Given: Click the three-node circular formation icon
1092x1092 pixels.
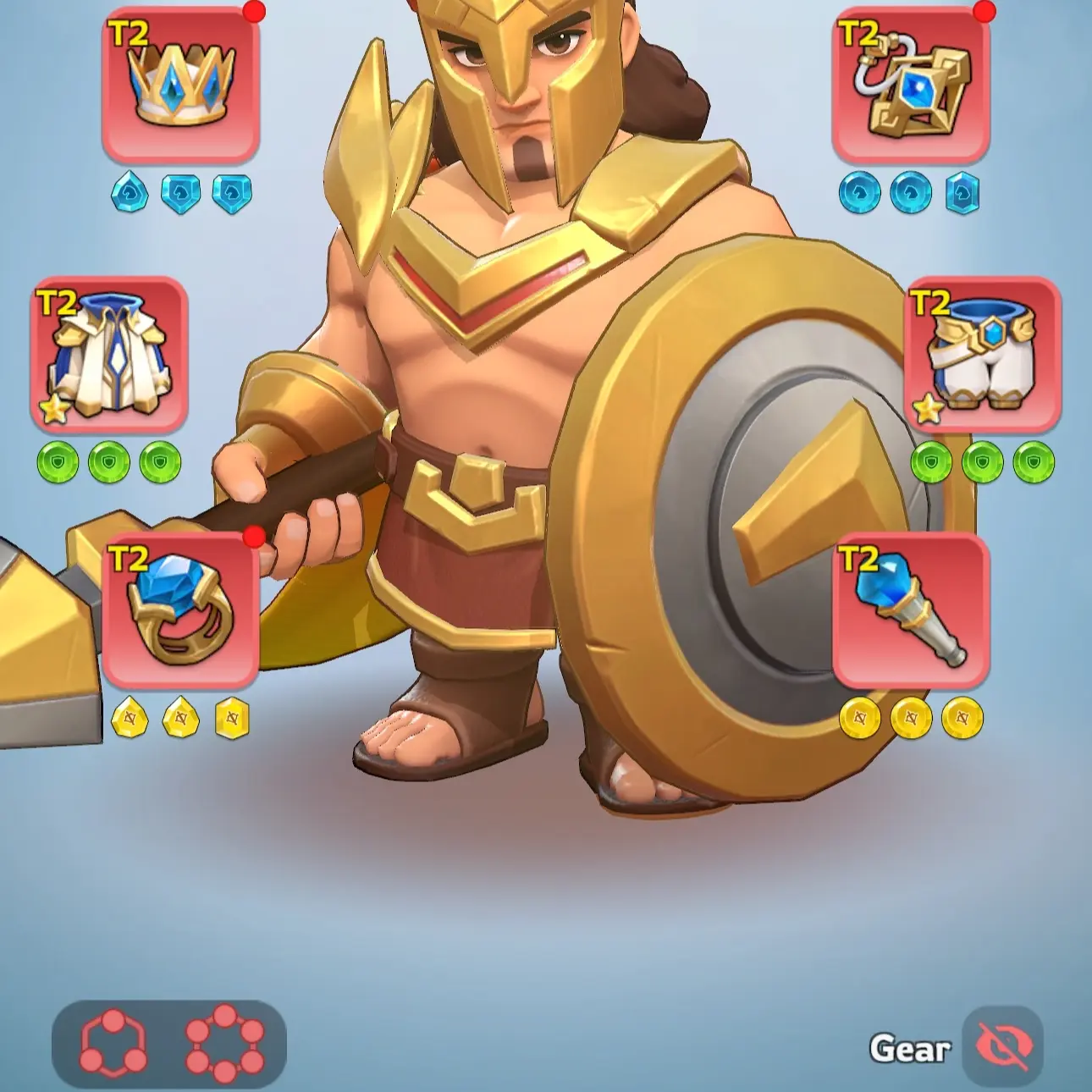Looking at the screenshot, I should [x=113, y=1043].
